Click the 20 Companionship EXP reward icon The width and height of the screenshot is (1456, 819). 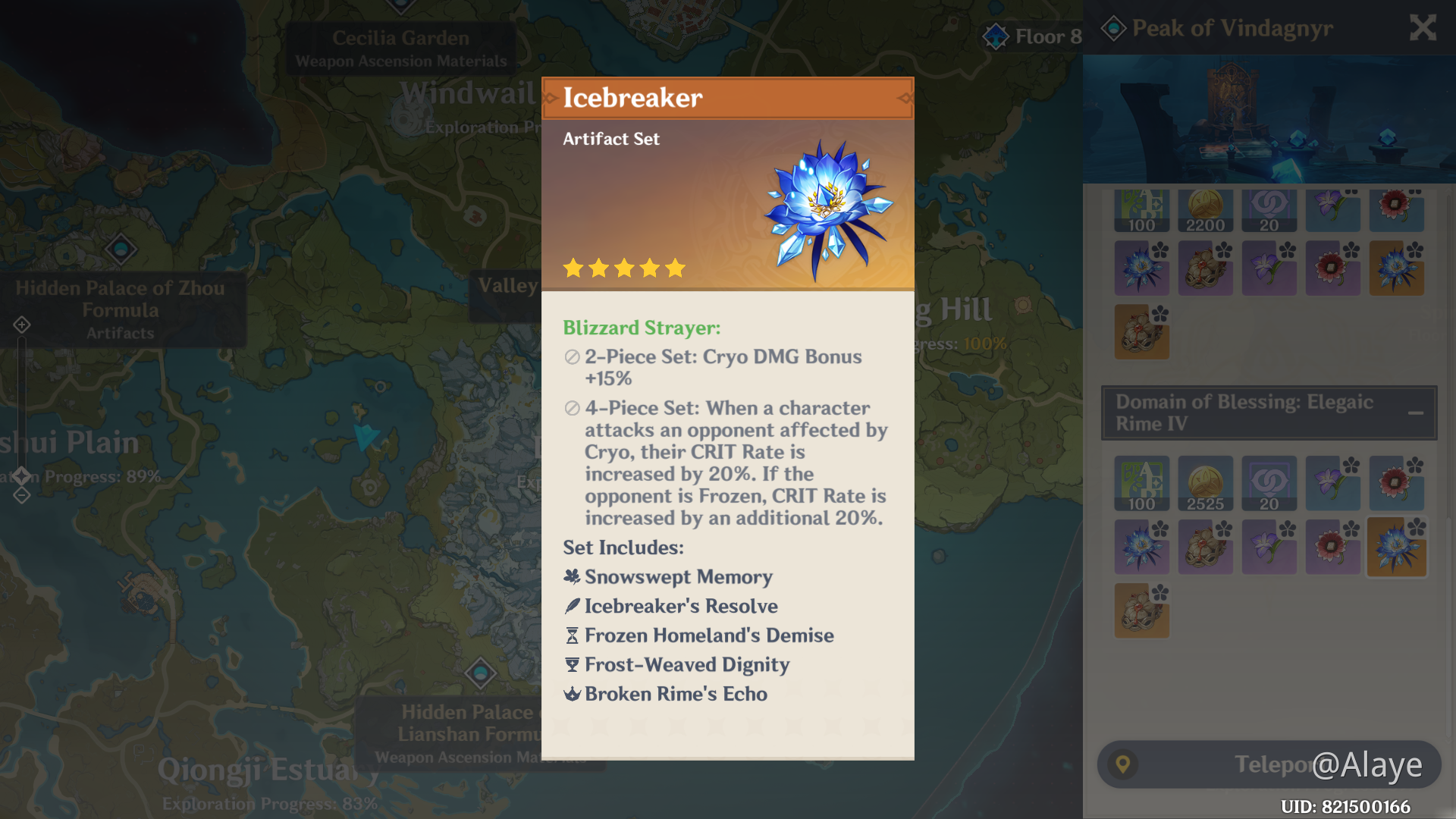point(1269,483)
